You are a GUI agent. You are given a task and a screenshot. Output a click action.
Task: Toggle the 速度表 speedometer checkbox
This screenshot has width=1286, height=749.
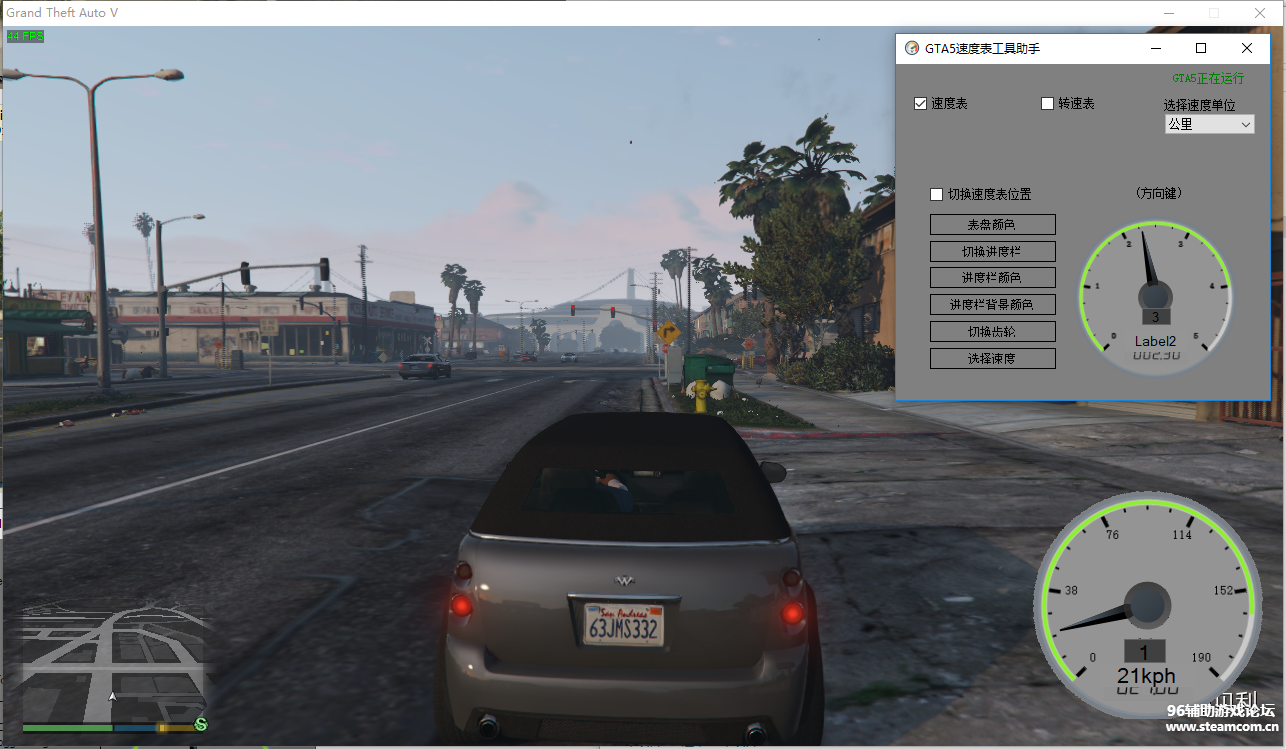(x=921, y=104)
